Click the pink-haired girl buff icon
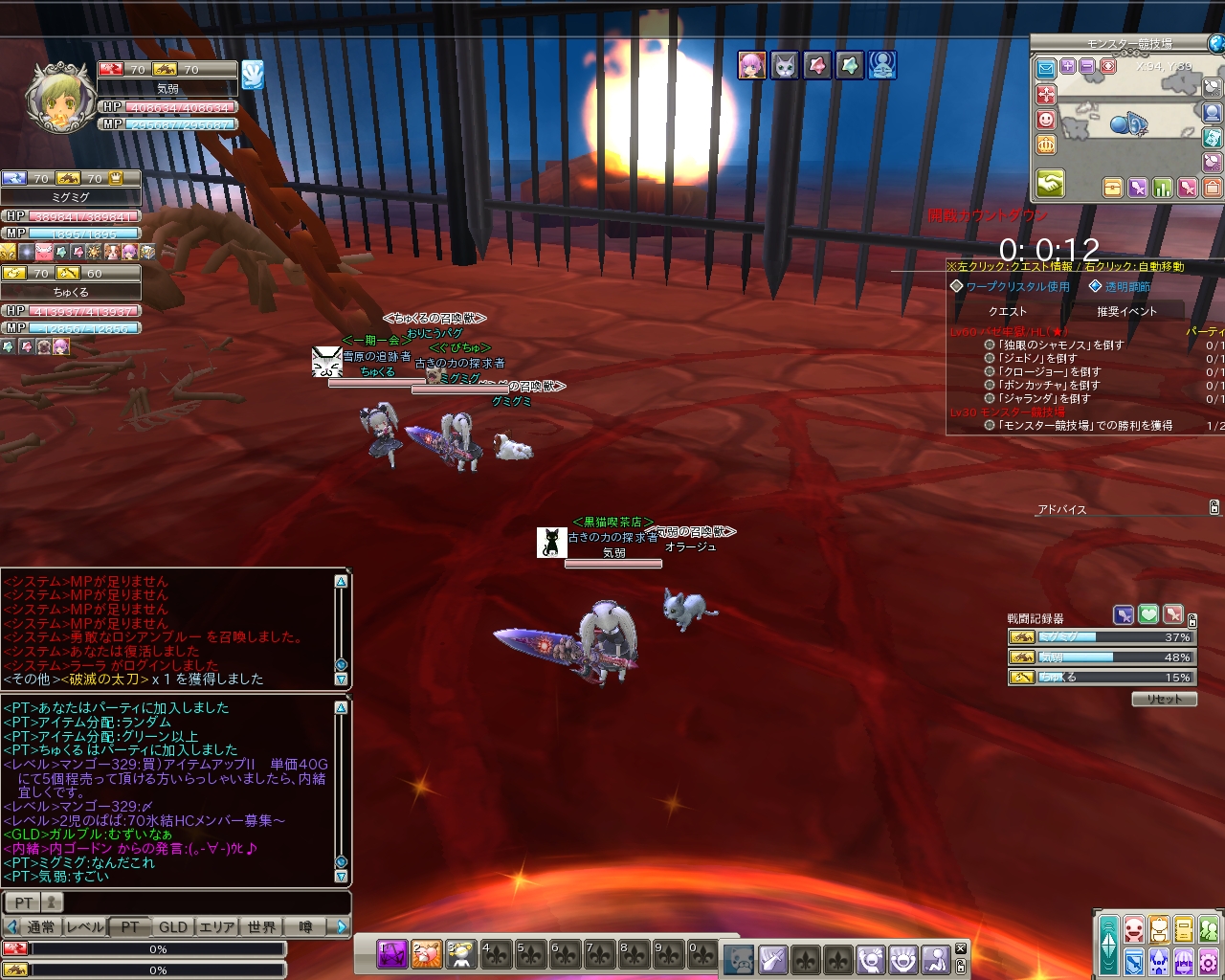1225x980 pixels. pyautogui.click(x=751, y=65)
